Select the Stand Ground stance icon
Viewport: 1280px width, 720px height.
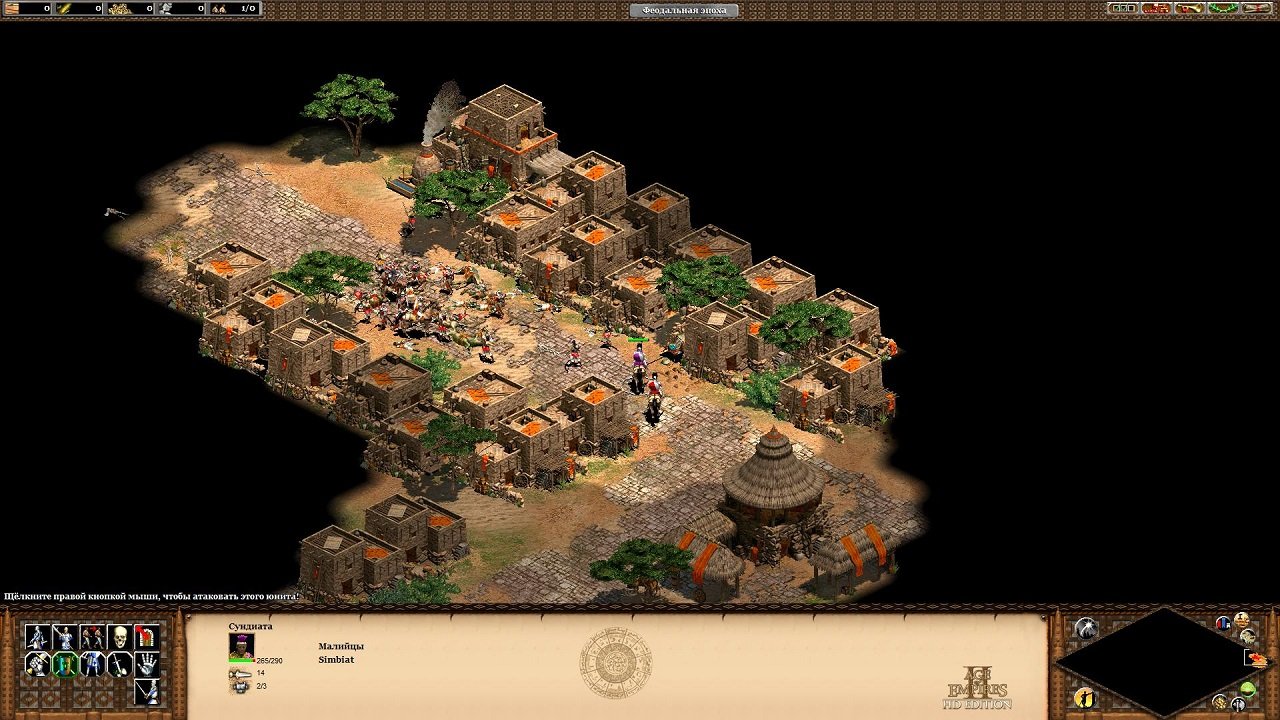(x=91, y=664)
